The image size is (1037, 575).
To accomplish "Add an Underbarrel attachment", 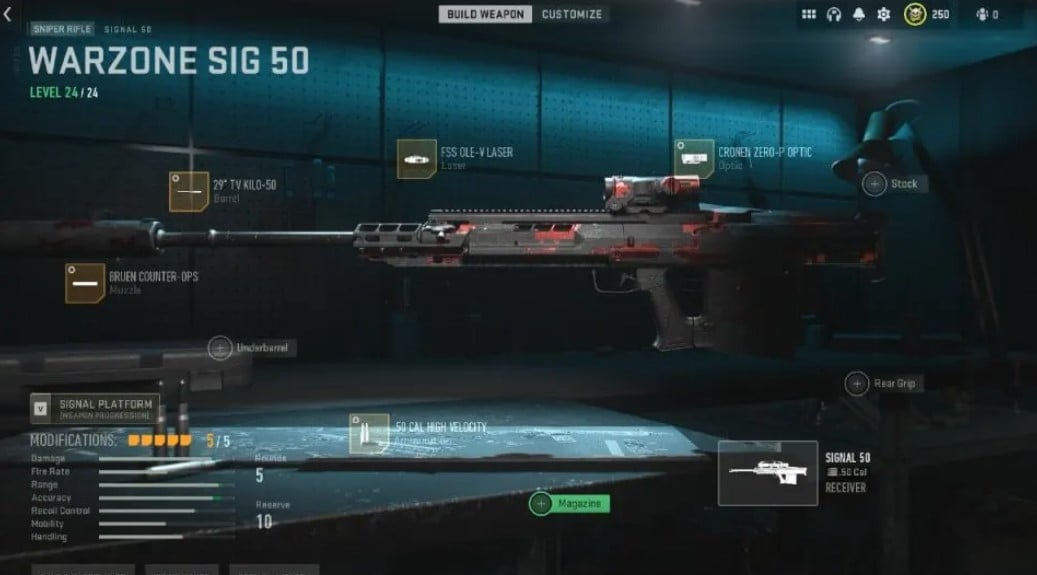I will pos(221,348).
